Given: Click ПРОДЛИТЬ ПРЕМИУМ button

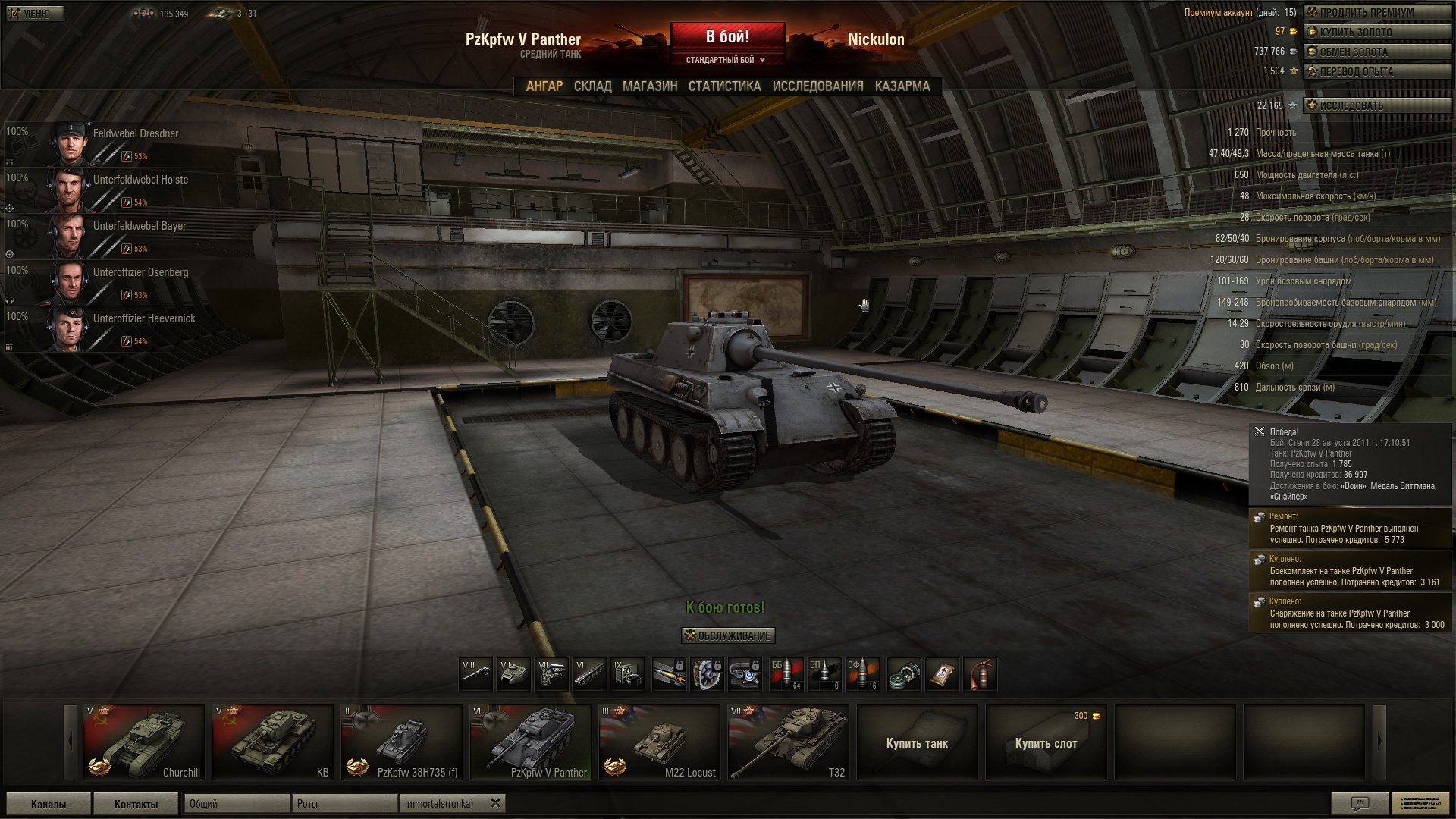Looking at the screenshot, I should click(1376, 12).
